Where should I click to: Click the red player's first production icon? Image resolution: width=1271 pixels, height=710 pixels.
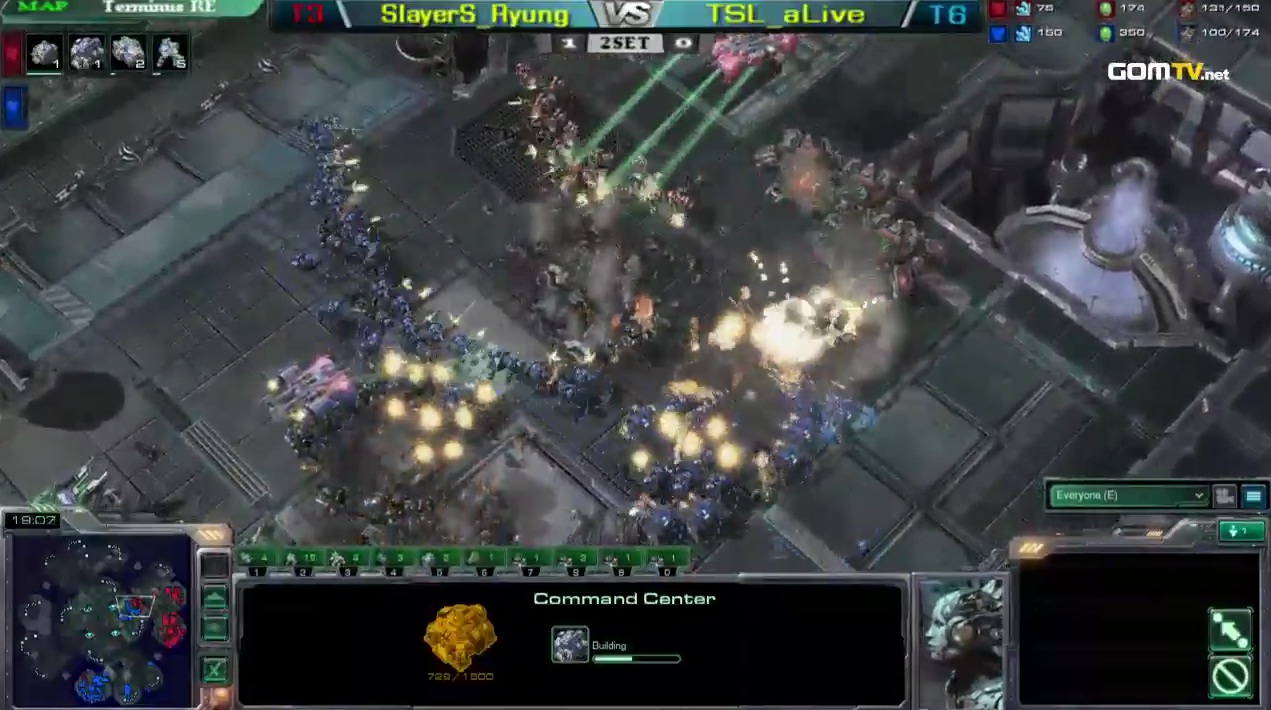tap(44, 52)
